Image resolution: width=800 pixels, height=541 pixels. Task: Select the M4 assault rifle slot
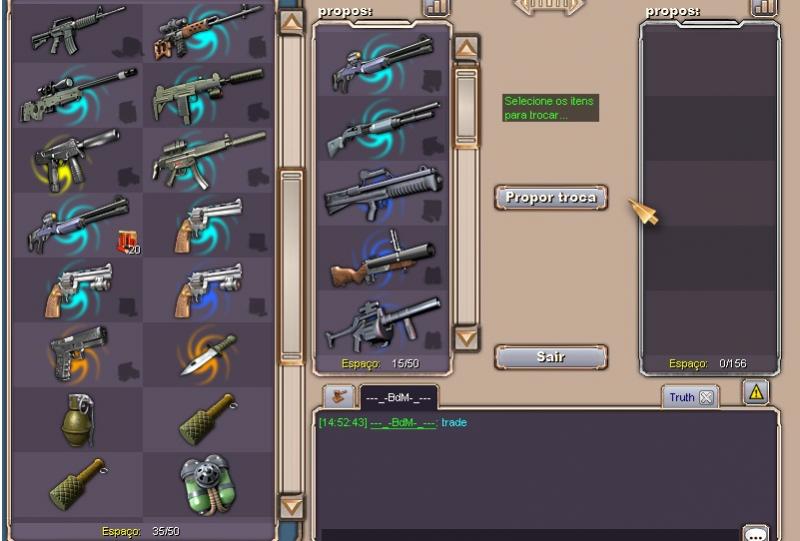(77, 31)
